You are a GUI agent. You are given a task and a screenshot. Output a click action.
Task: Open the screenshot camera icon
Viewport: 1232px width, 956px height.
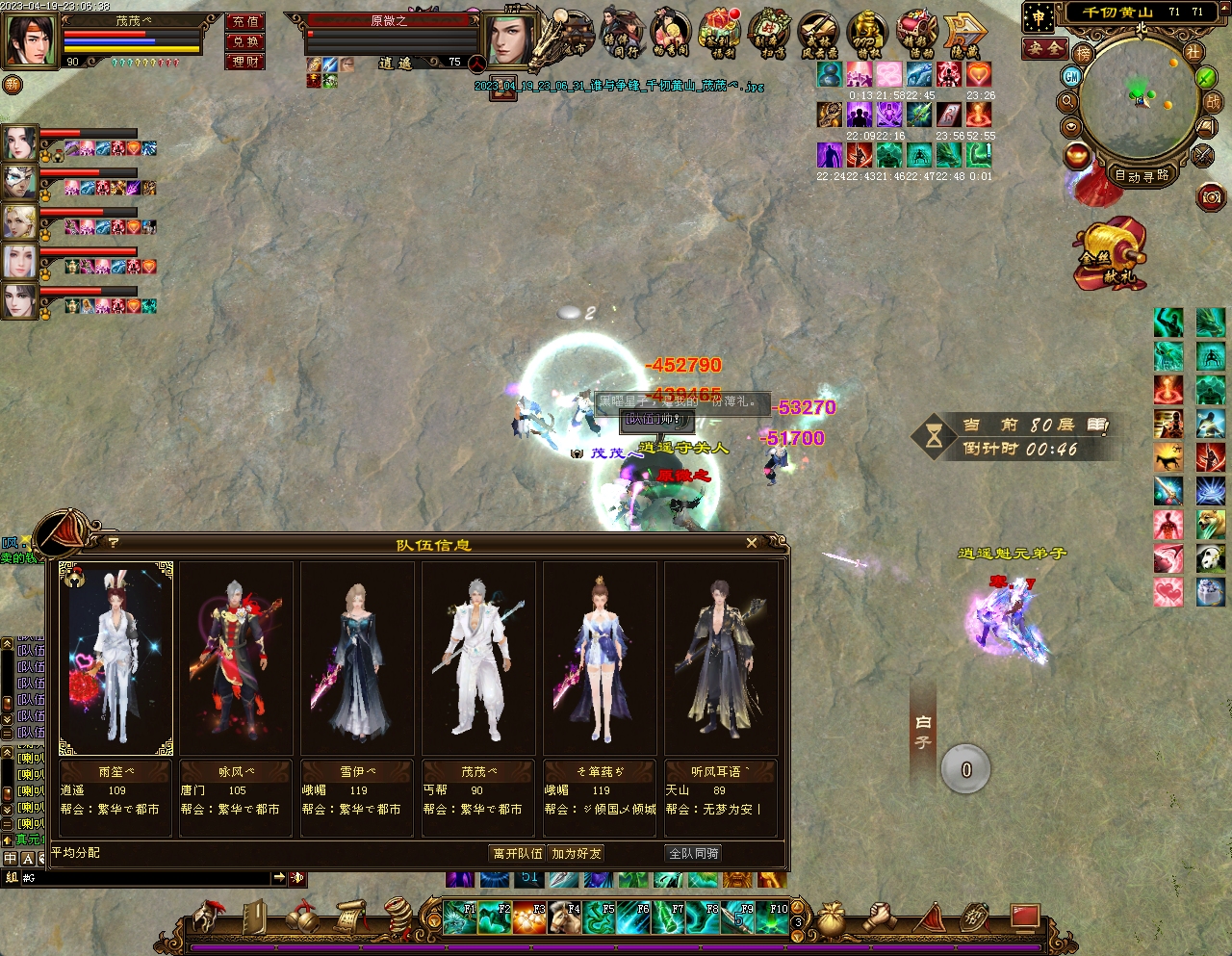[1211, 197]
